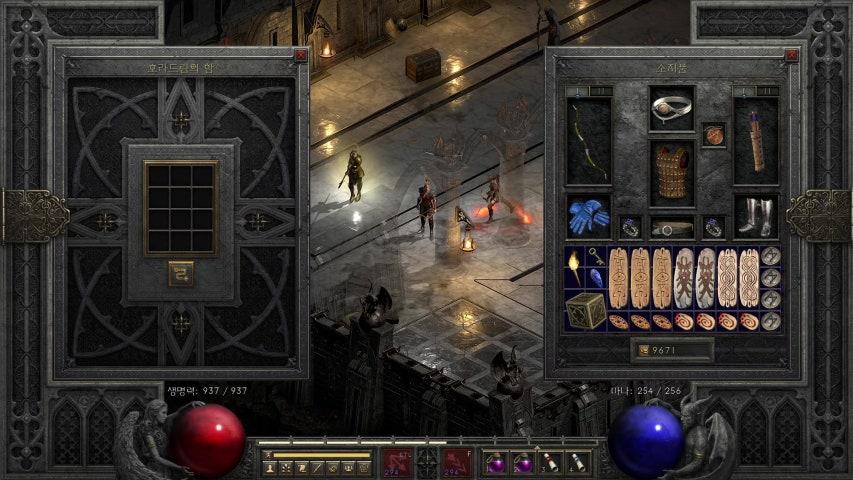This screenshot has height=480, width=853.
Task: Use the first purple potion in belt
Action: click(497, 463)
